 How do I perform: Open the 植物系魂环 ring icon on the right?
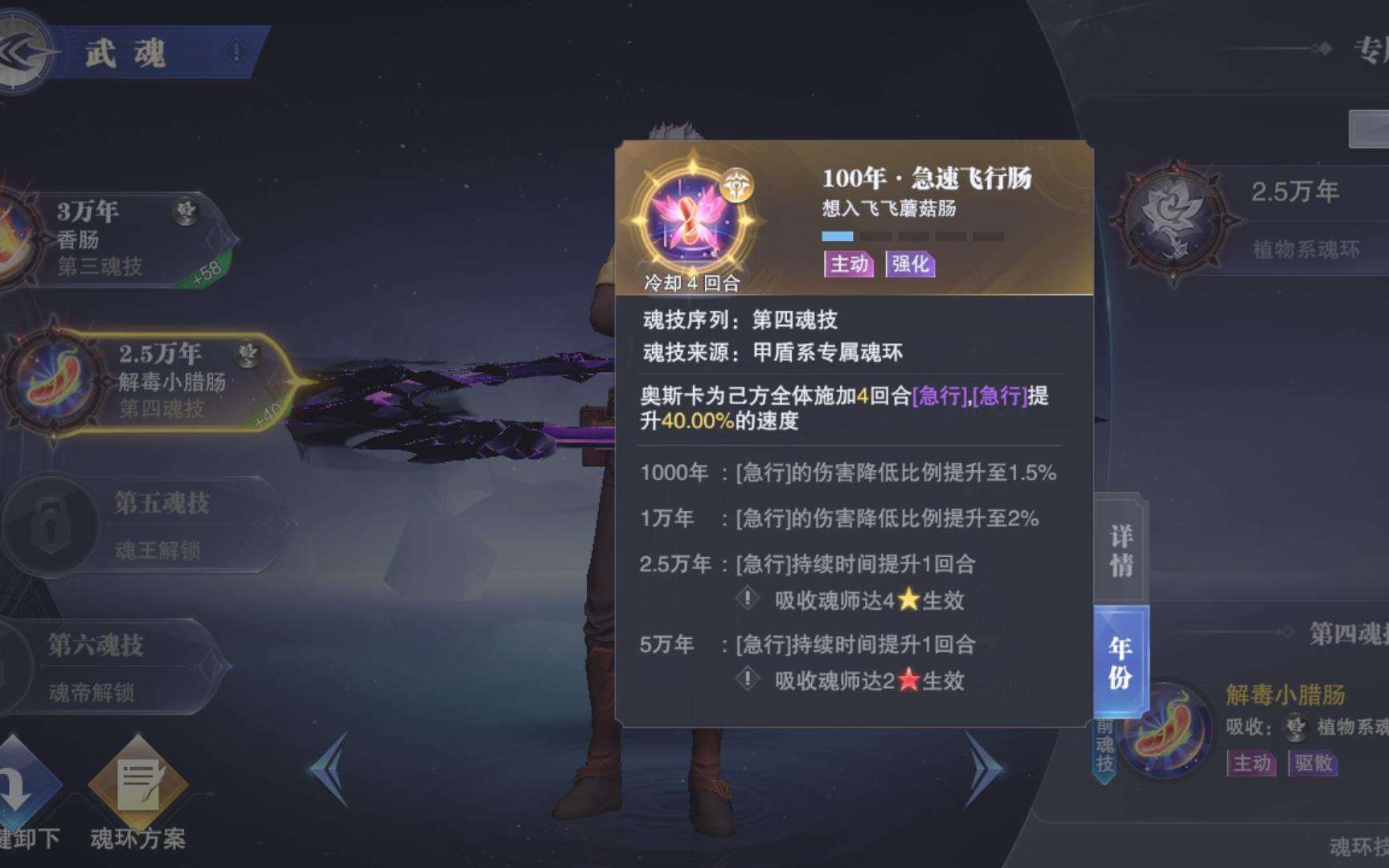(1177, 217)
